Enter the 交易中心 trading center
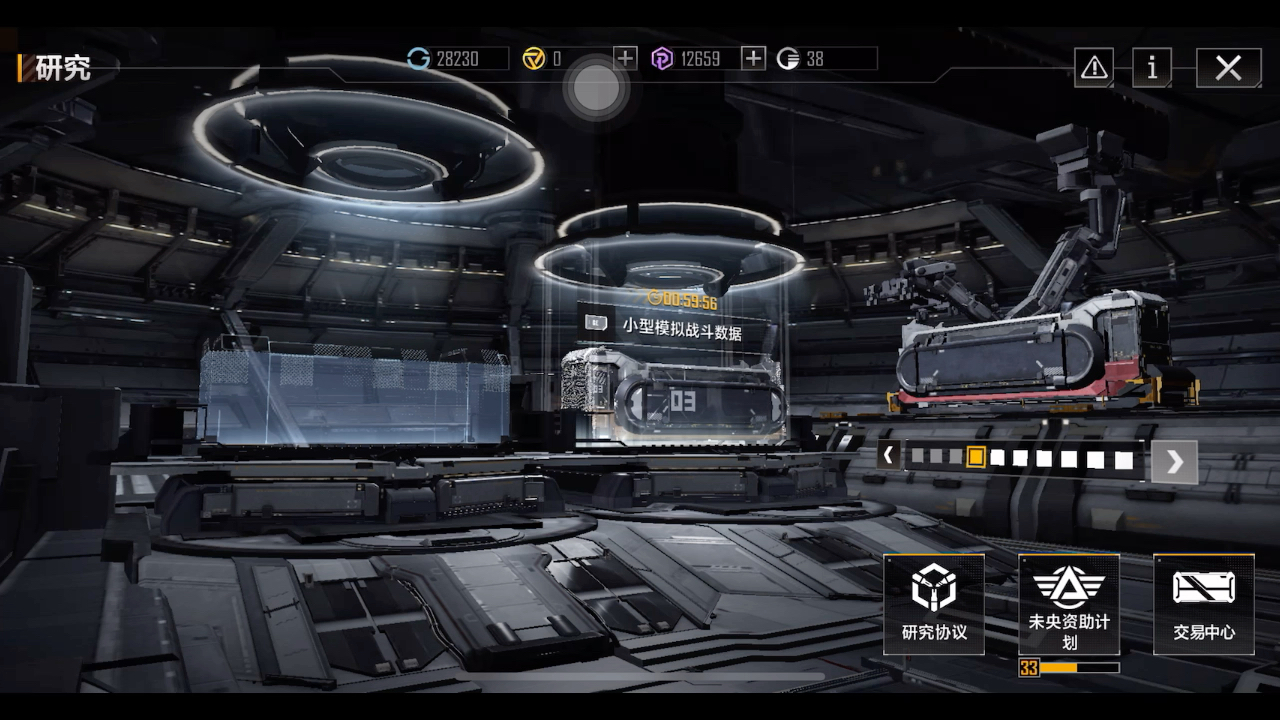The height and width of the screenshot is (720, 1280). coord(1203,604)
